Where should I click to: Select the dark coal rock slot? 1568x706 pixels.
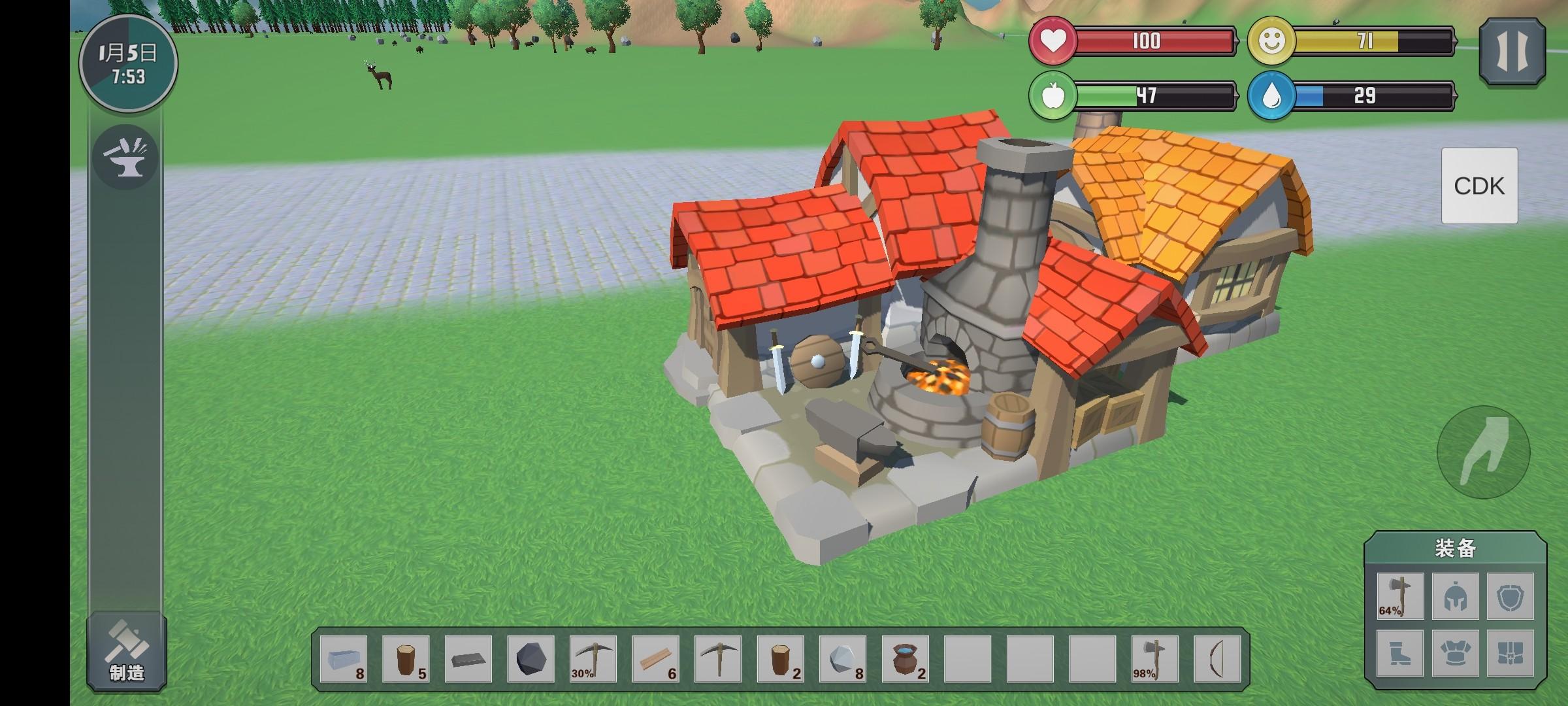pyautogui.click(x=531, y=659)
